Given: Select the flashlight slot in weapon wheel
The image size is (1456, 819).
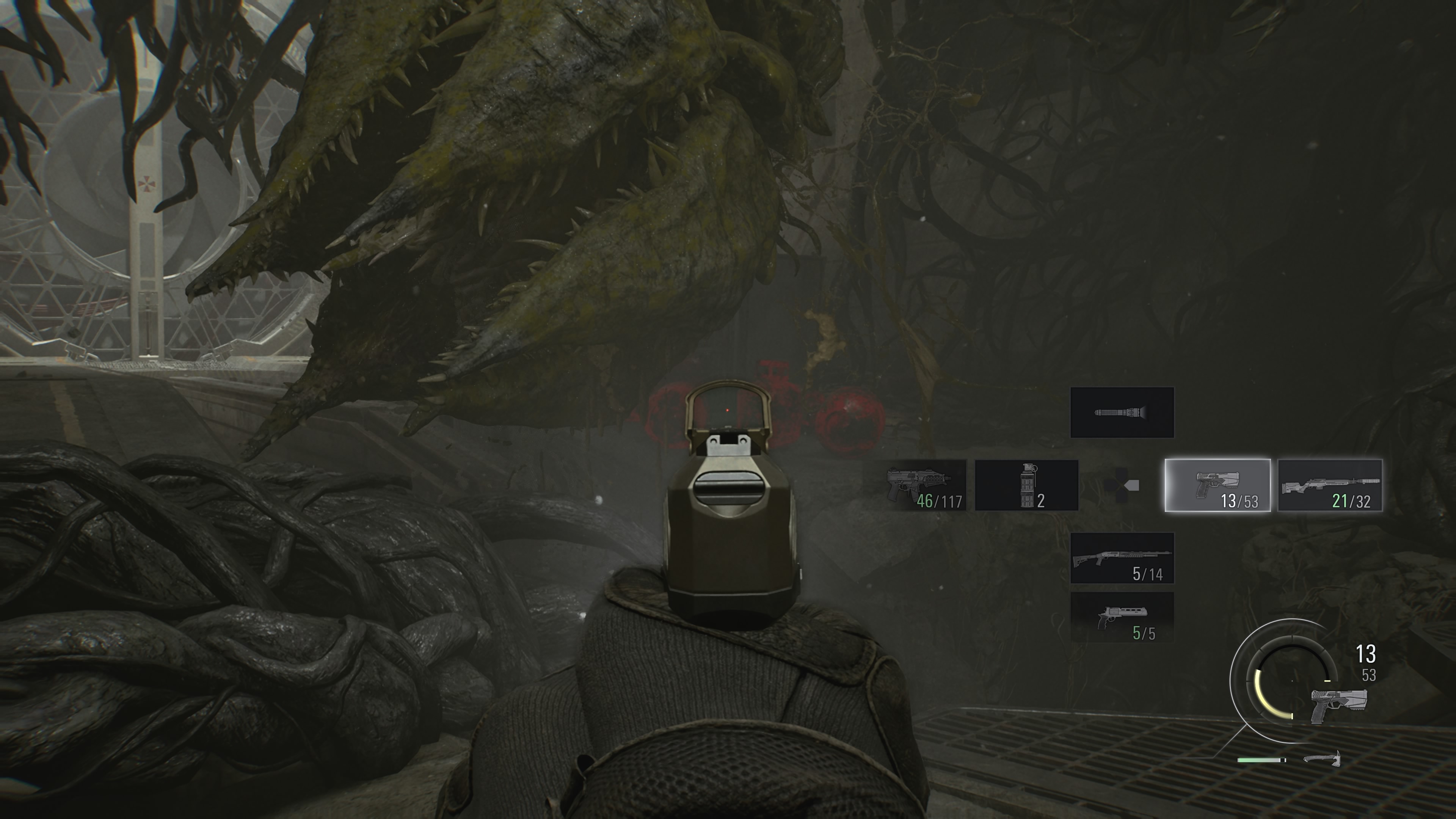Looking at the screenshot, I should click(1122, 413).
